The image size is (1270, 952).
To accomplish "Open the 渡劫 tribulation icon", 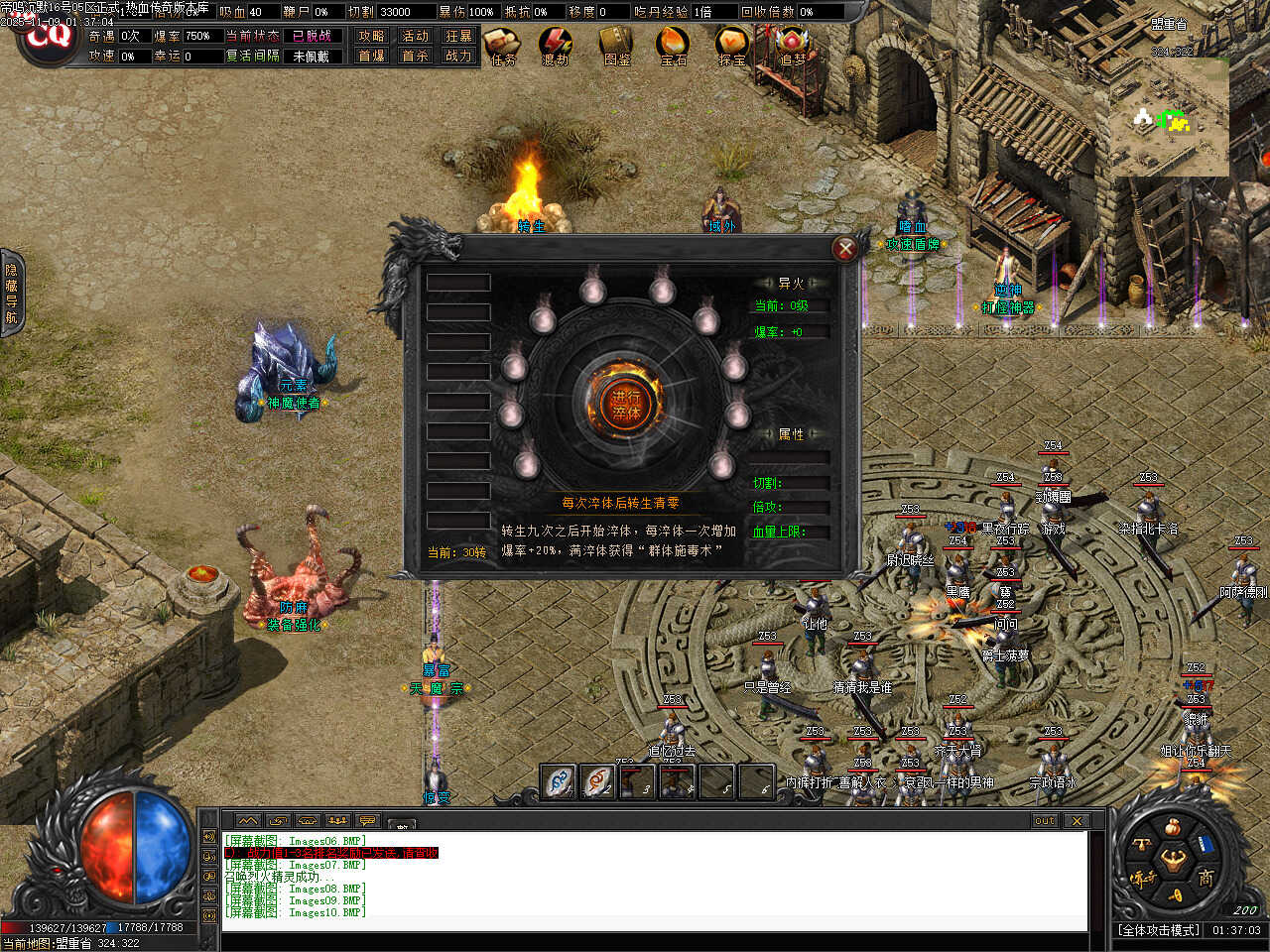I will [x=556, y=46].
